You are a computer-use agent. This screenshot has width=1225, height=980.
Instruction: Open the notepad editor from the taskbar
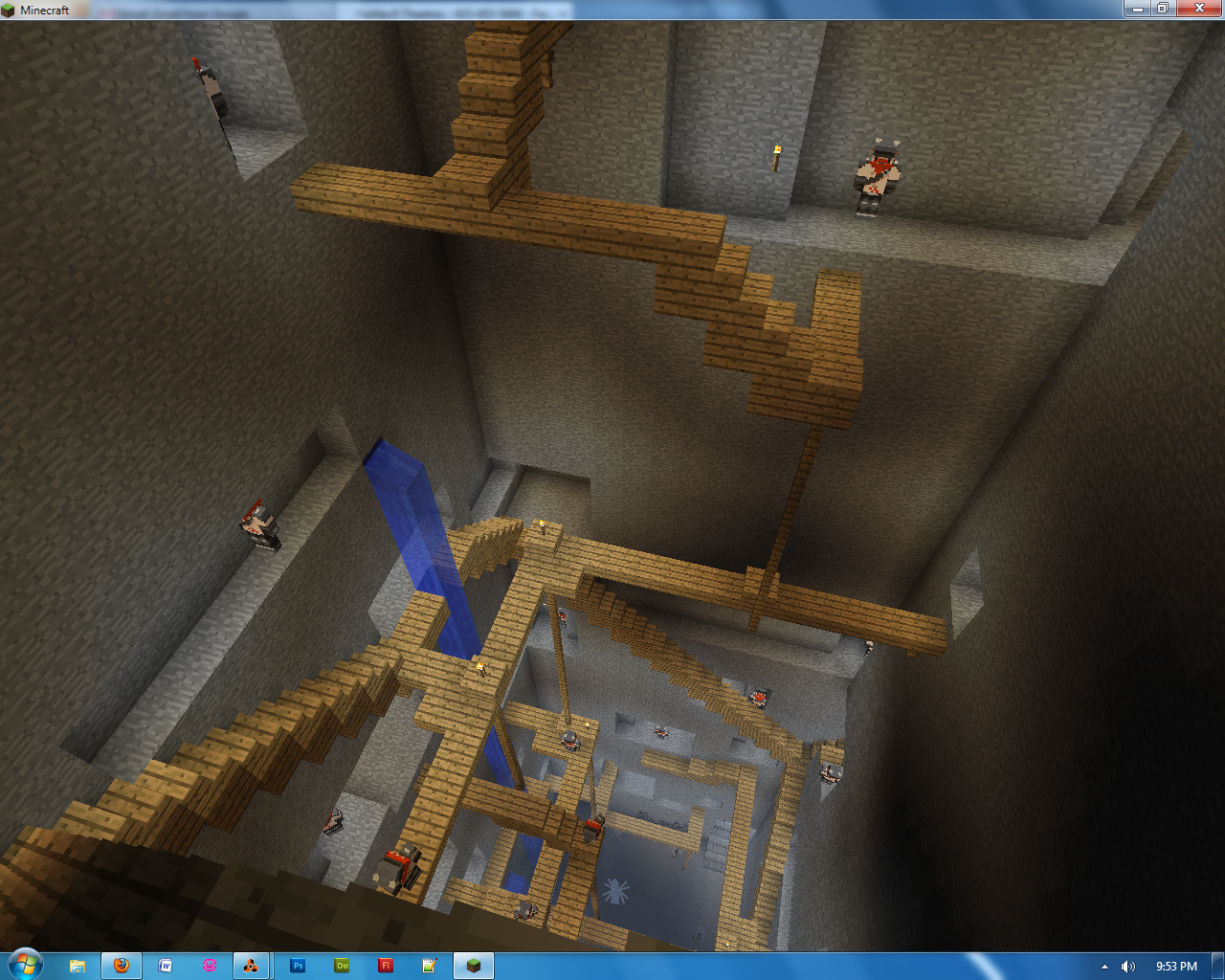(x=430, y=966)
